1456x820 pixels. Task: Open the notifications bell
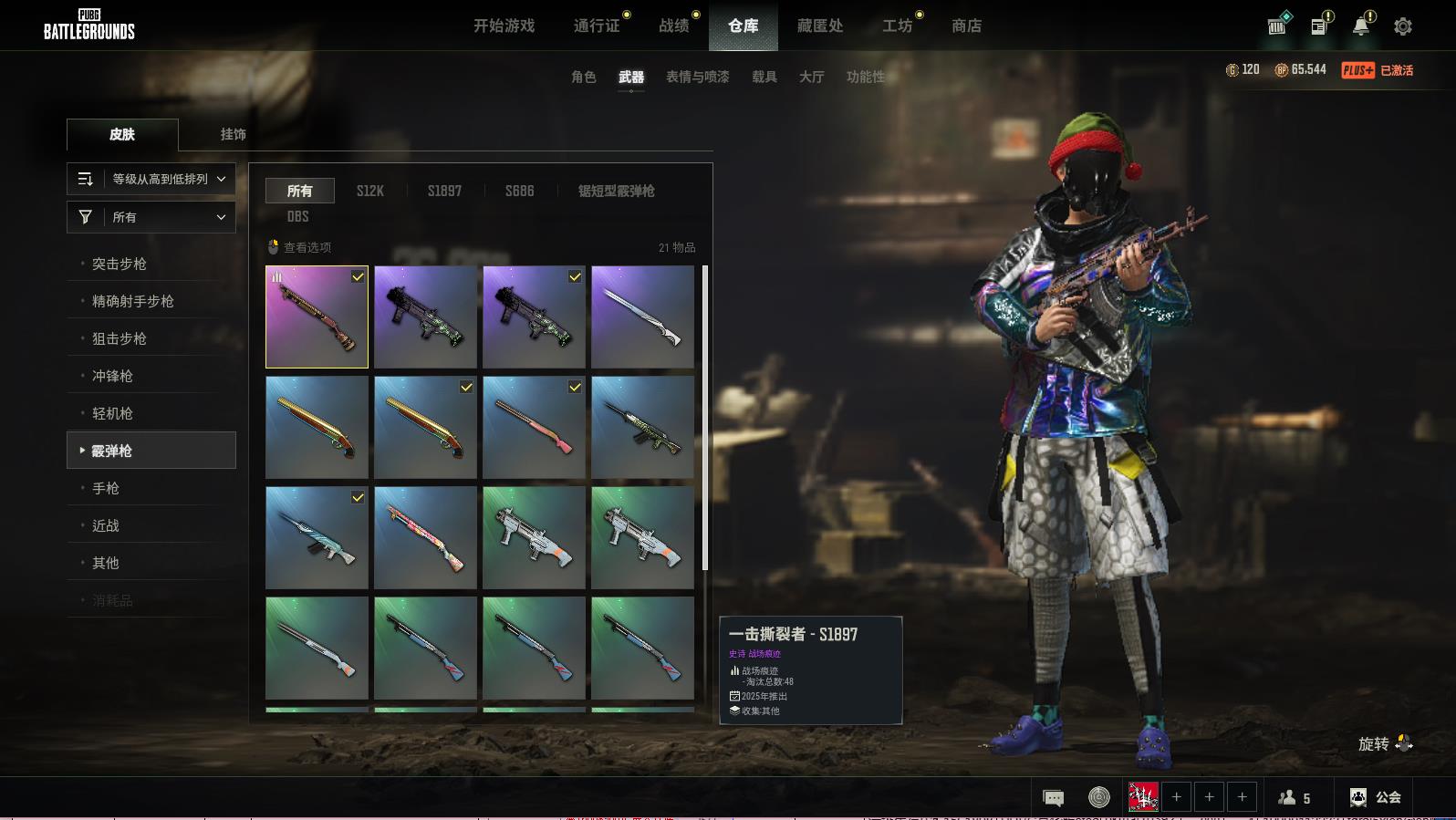tap(1360, 26)
